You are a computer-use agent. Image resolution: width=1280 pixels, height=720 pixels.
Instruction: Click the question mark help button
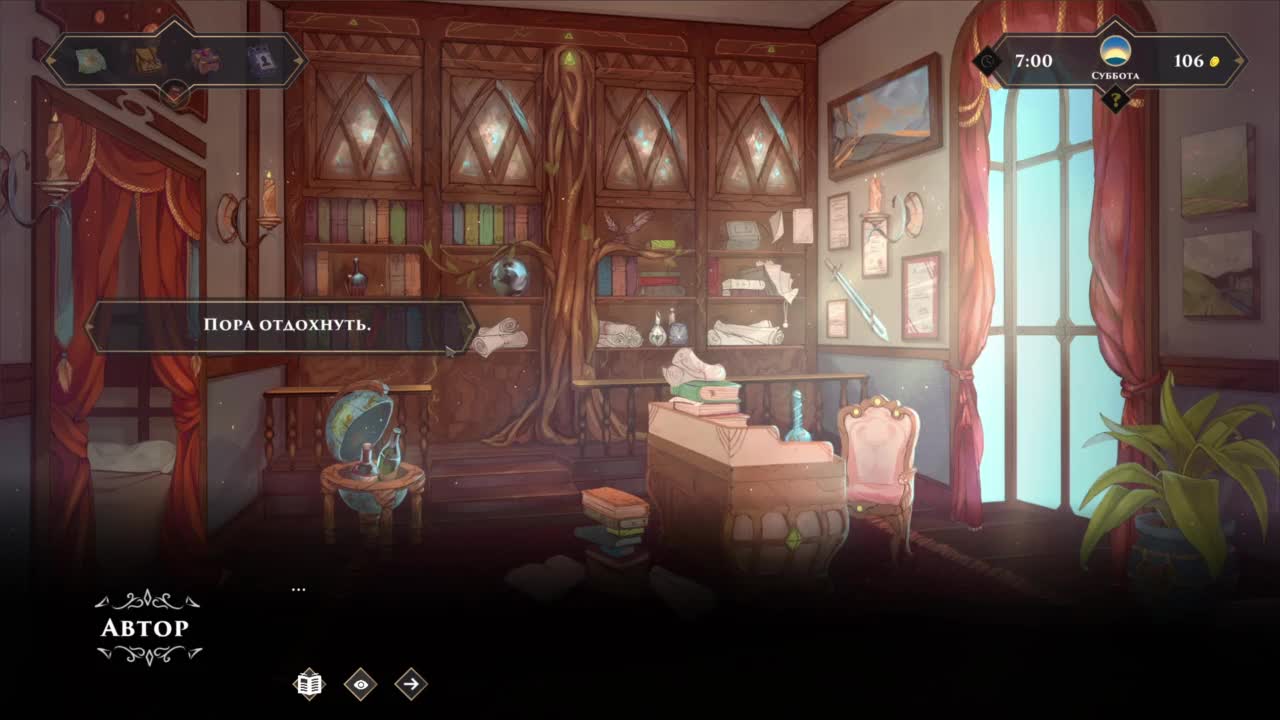pos(1114,99)
